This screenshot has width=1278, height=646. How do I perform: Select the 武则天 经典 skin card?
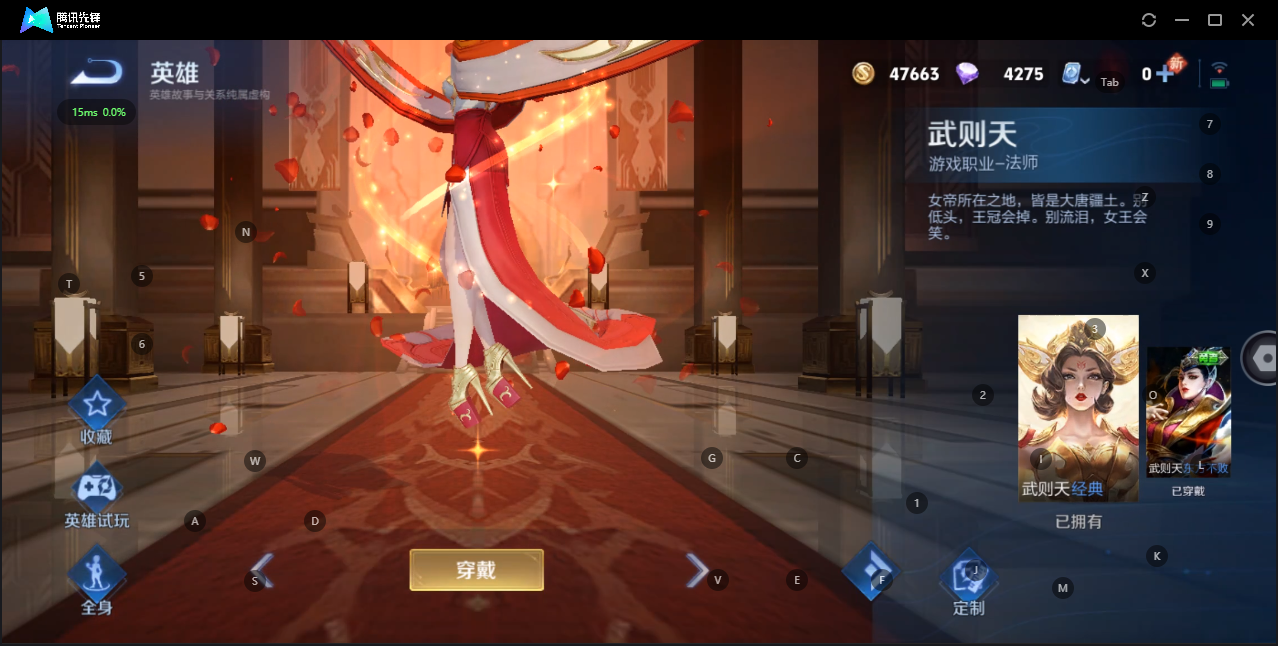tap(1078, 408)
